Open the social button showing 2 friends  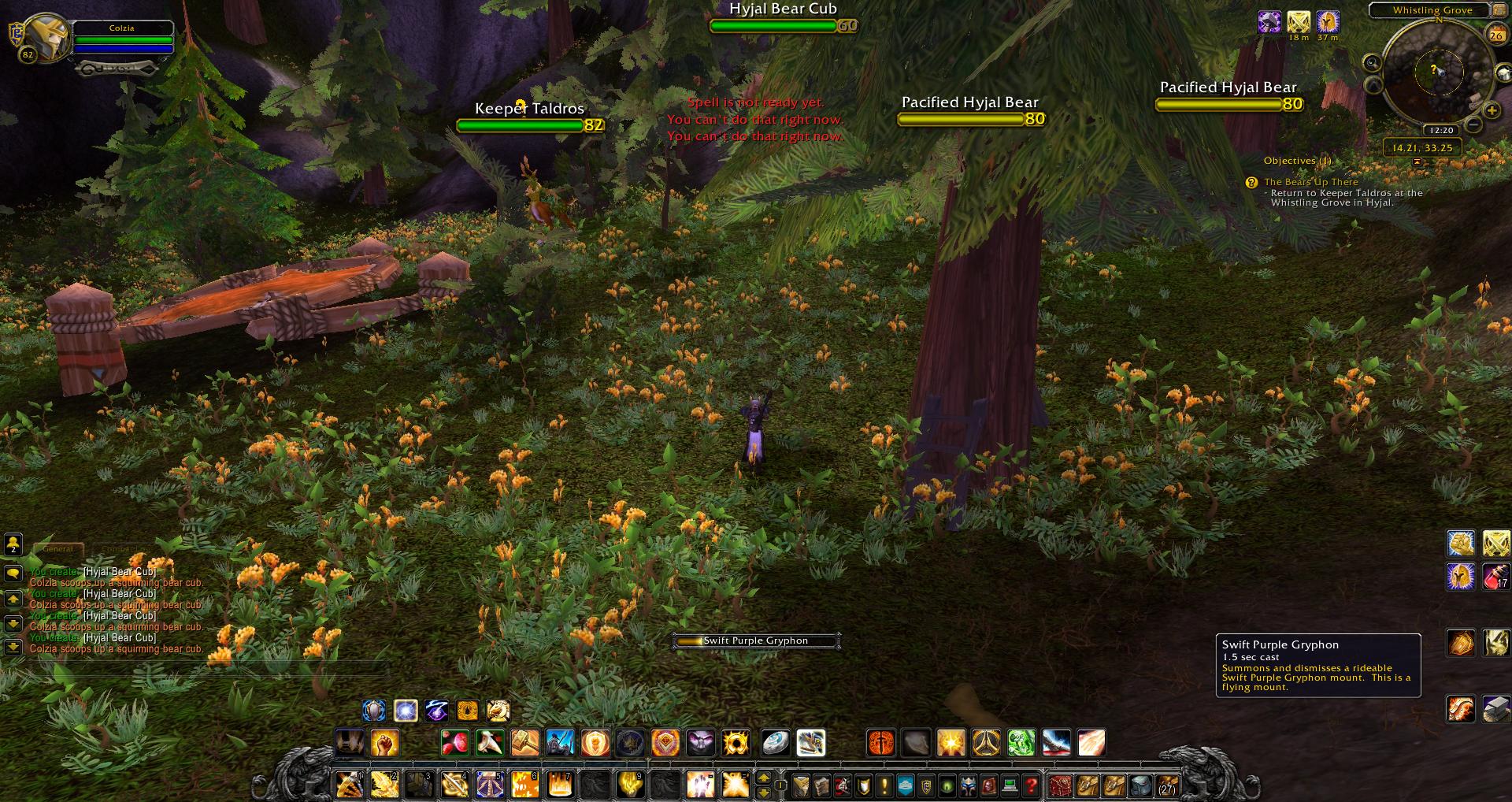point(13,544)
